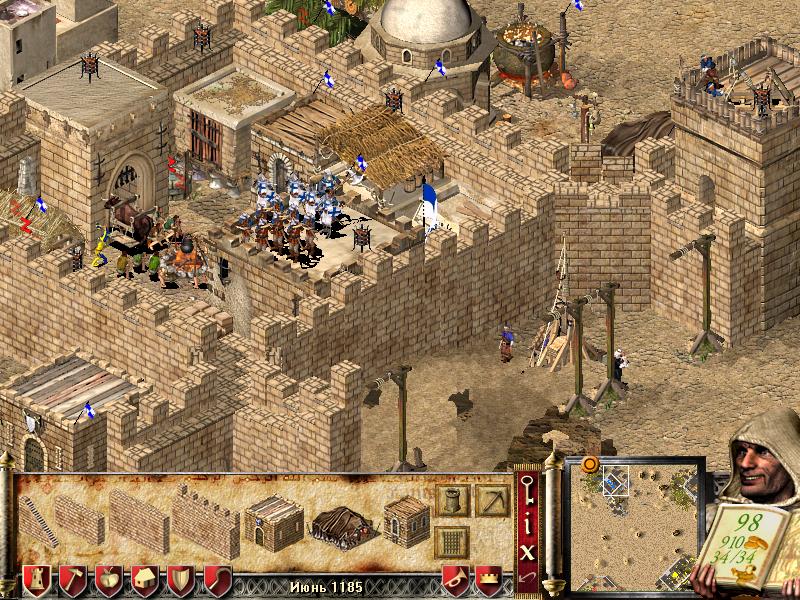Open the military buildings pickaxe submenu
This screenshot has height=600, width=800.
(x=492, y=499)
